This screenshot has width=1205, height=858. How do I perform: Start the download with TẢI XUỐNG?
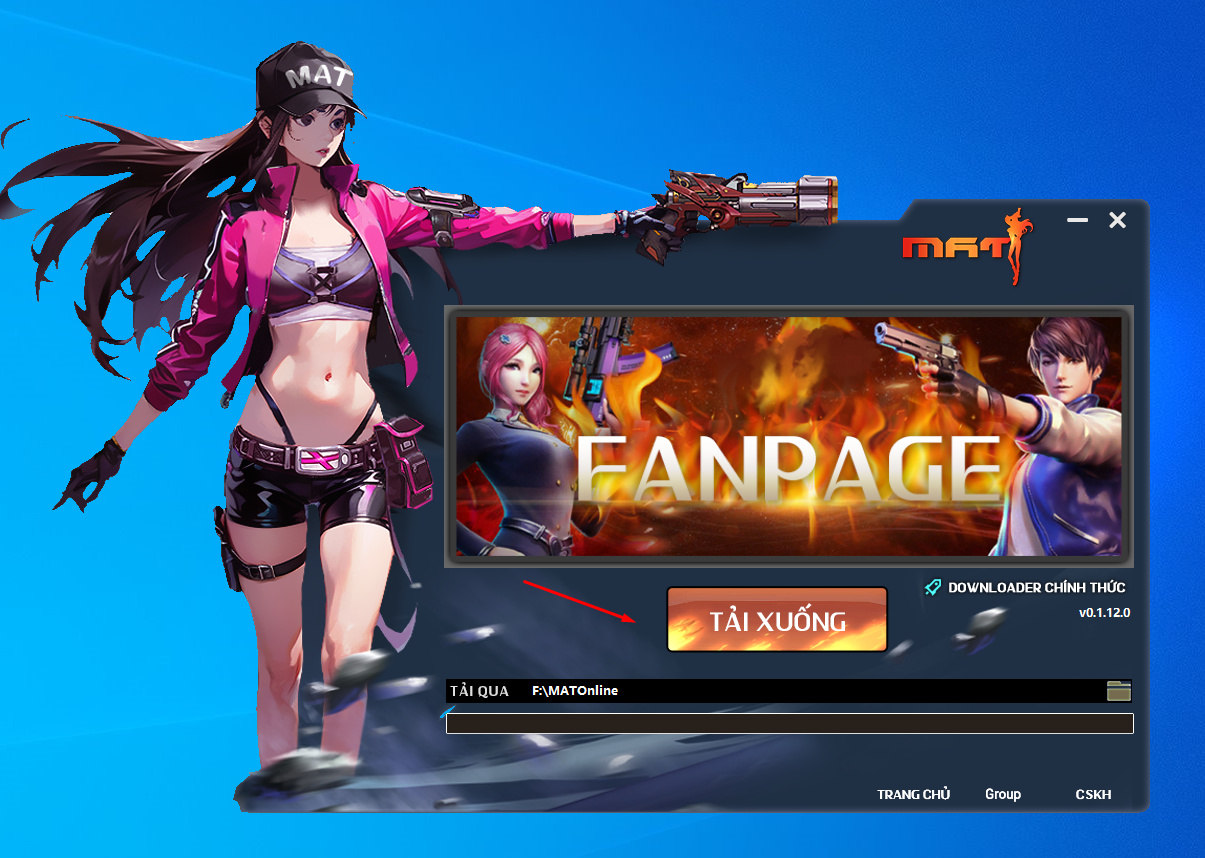click(x=777, y=620)
